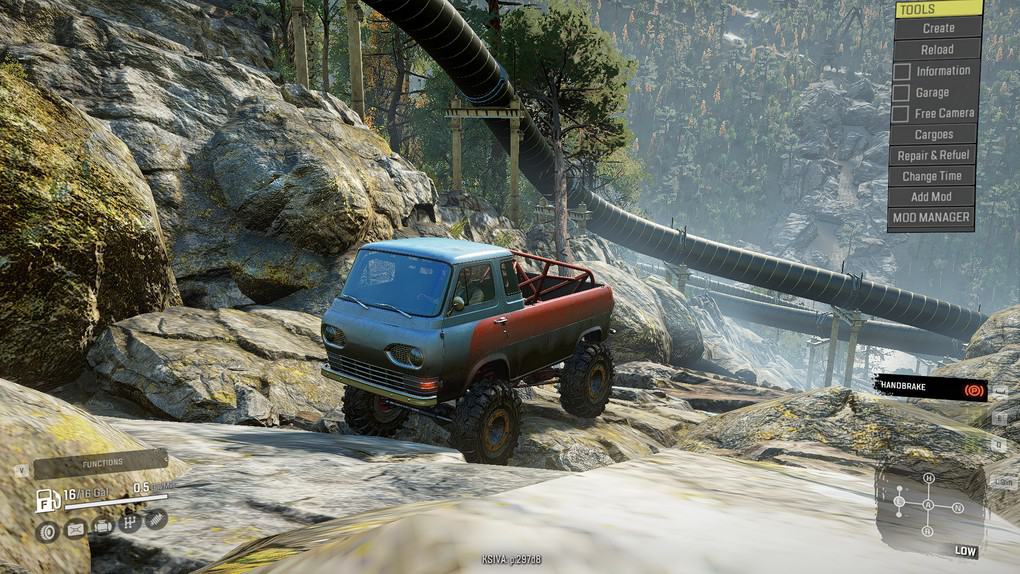
Task: Select the H gear on the gearbox
Action: [x=928, y=479]
